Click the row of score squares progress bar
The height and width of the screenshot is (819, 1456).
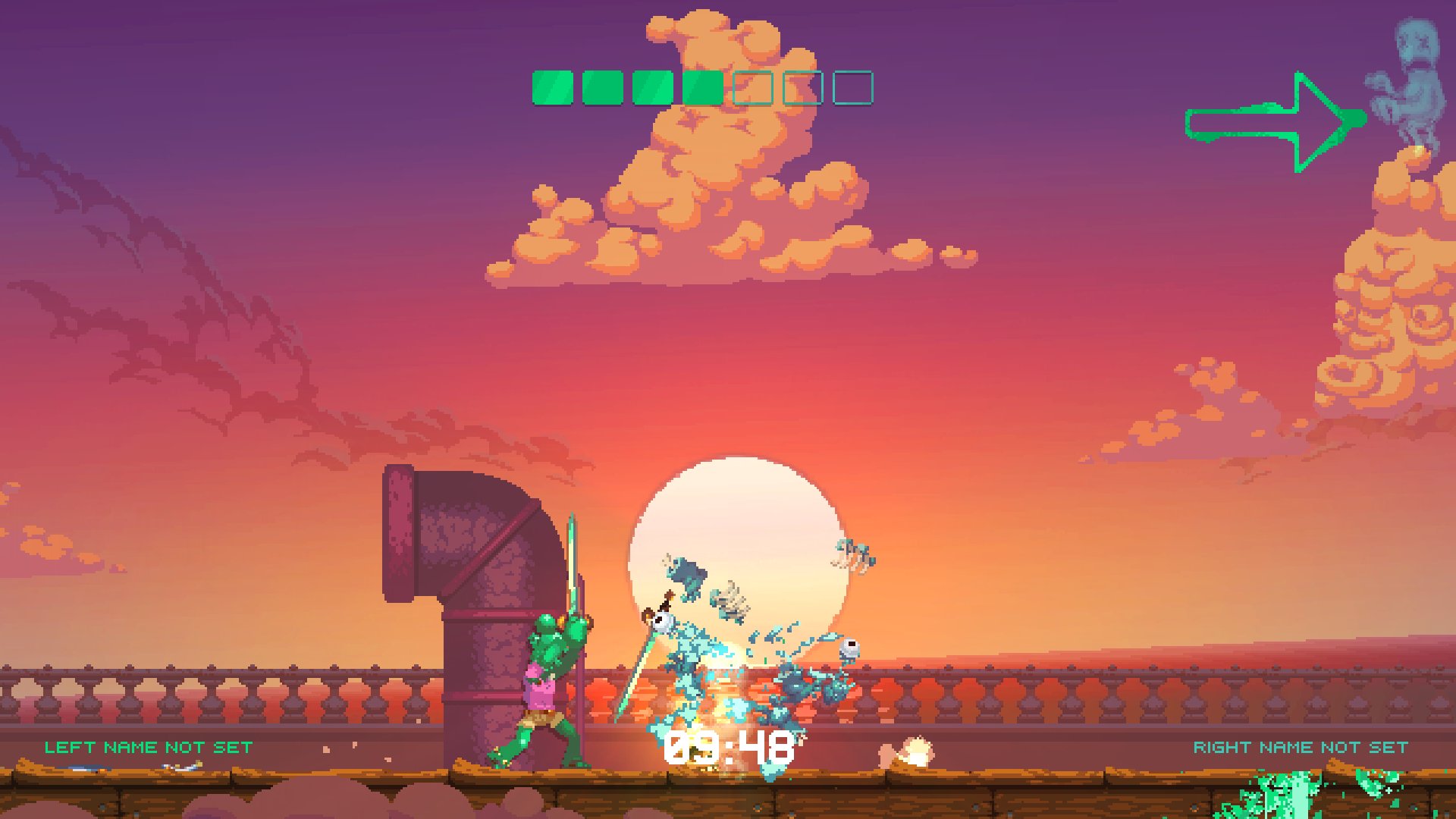tap(701, 87)
